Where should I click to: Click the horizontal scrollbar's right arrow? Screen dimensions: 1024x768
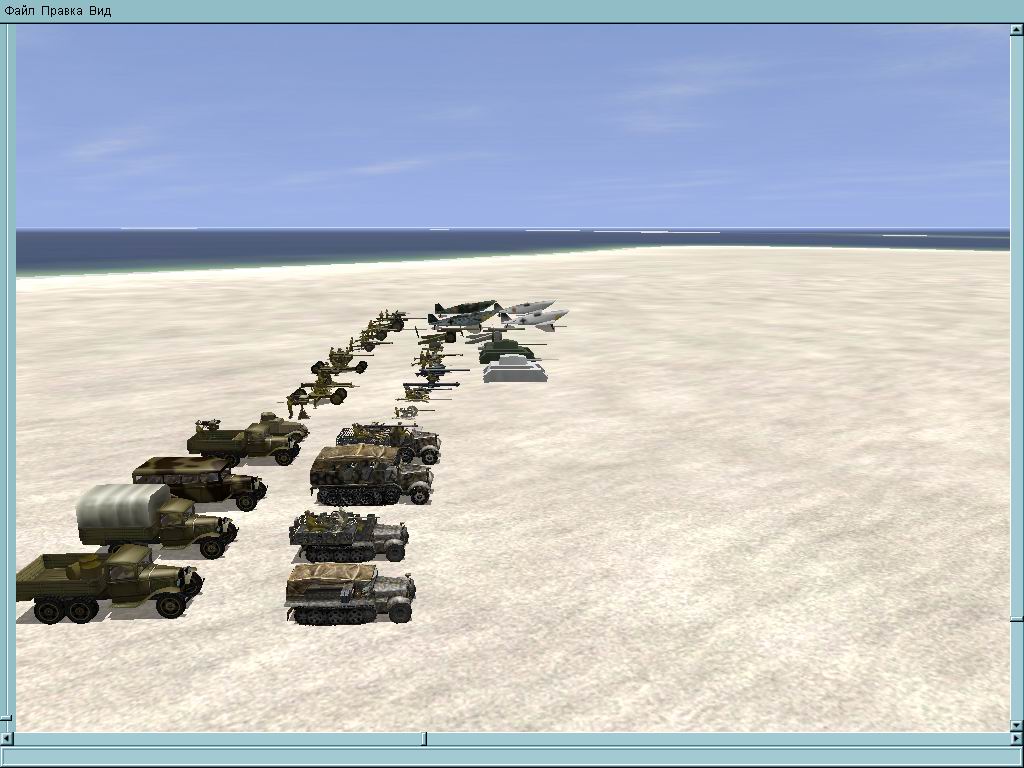click(x=1017, y=739)
